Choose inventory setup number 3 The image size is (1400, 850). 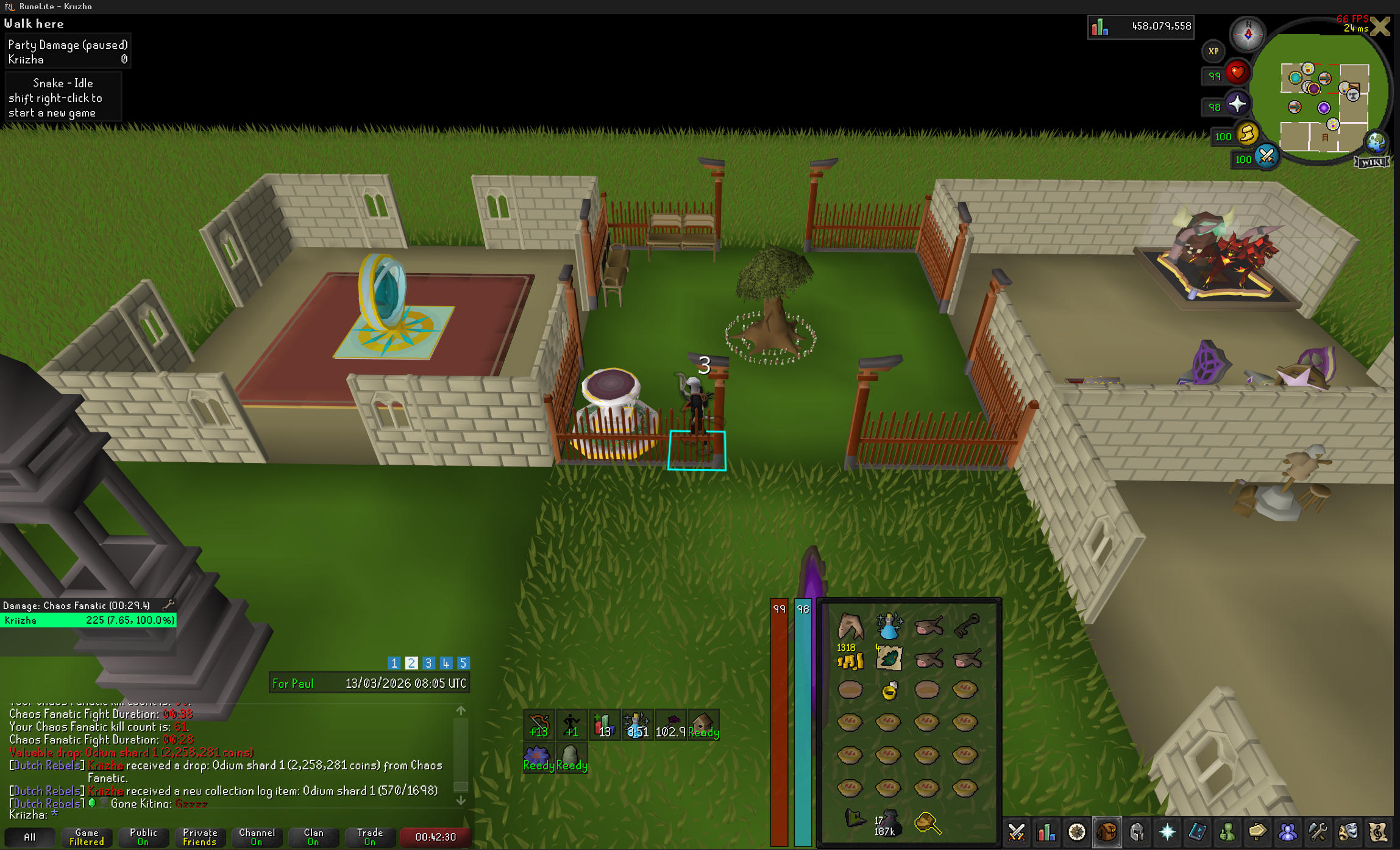pyautogui.click(x=428, y=663)
